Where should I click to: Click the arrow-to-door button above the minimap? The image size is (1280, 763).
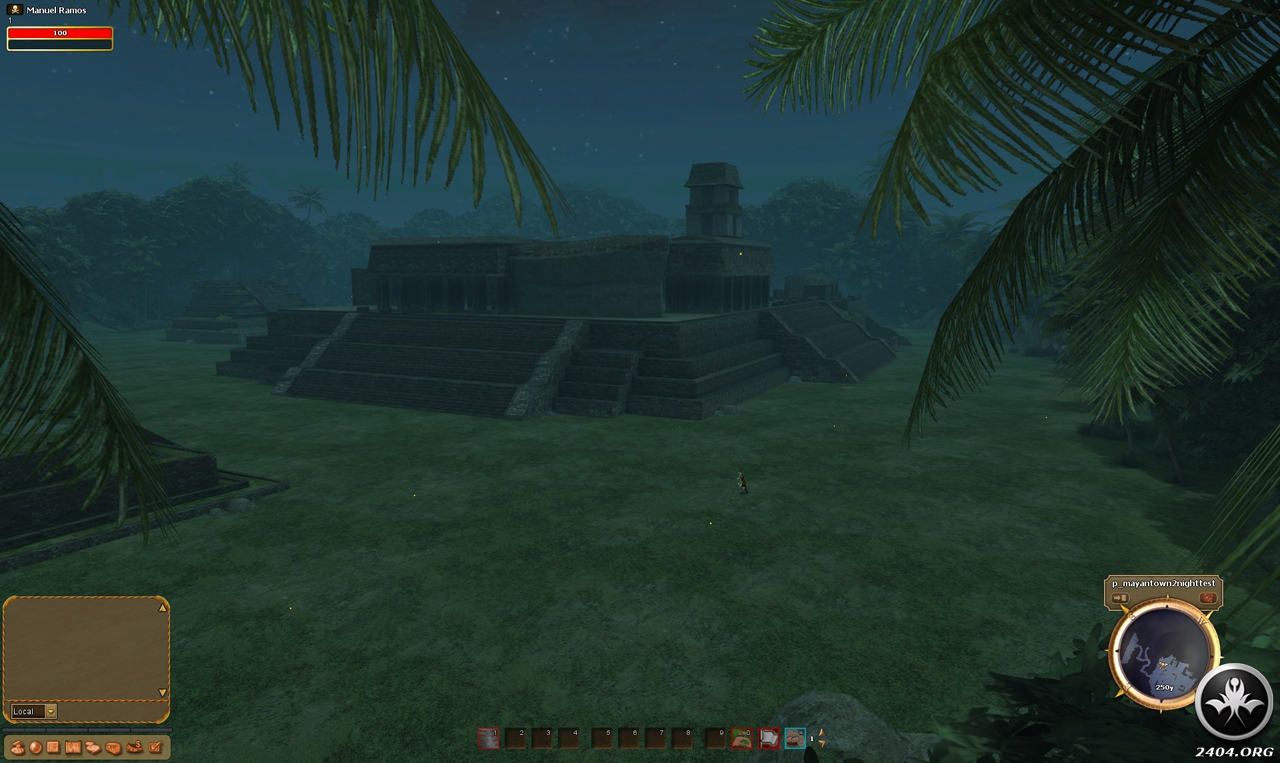1120,598
